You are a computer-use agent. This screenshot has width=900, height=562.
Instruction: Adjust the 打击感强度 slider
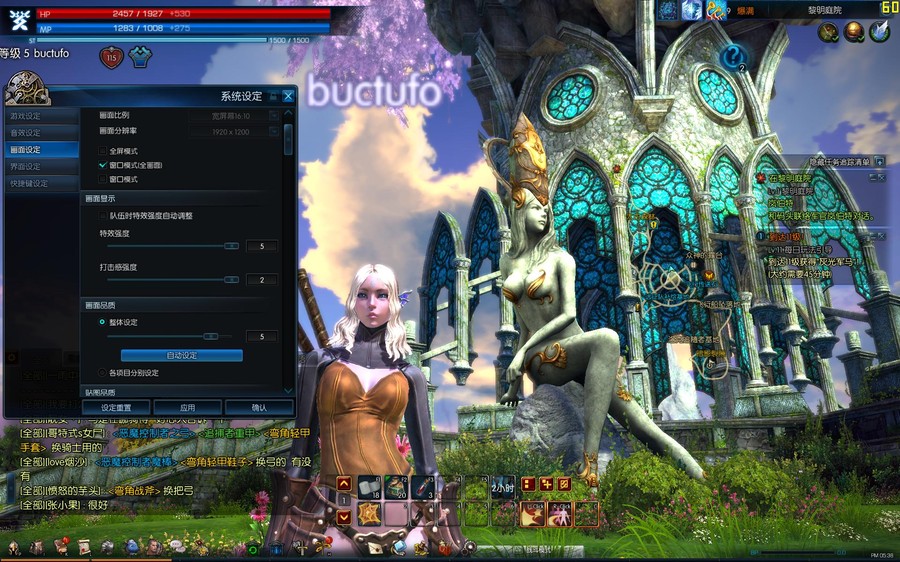point(231,280)
